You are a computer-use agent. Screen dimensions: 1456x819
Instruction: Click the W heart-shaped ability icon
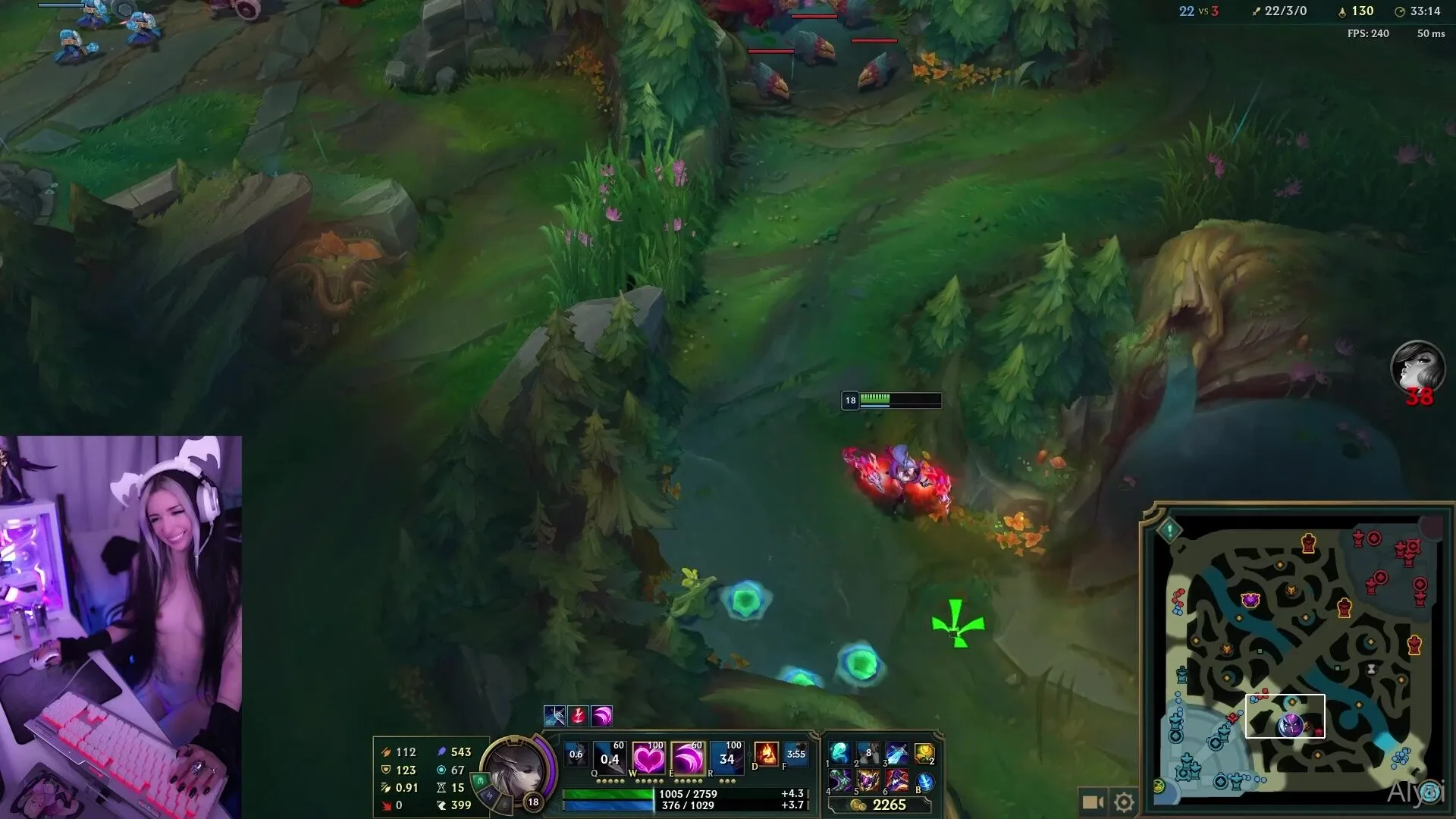[649, 758]
